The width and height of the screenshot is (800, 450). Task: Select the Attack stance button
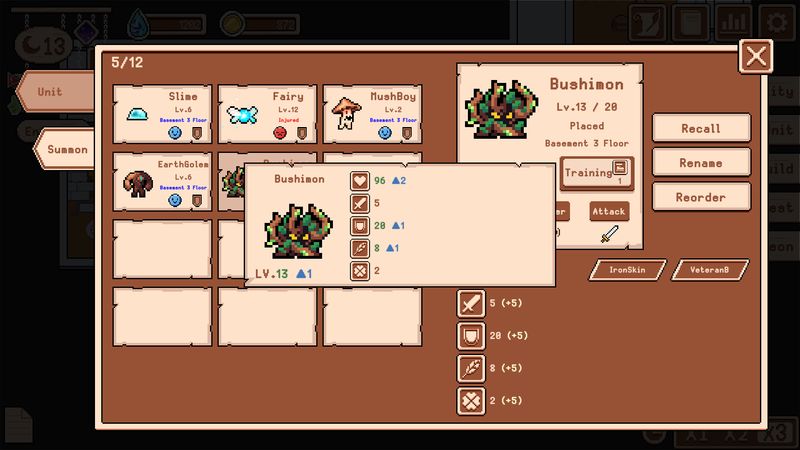pyautogui.click(x=609, y=213)
